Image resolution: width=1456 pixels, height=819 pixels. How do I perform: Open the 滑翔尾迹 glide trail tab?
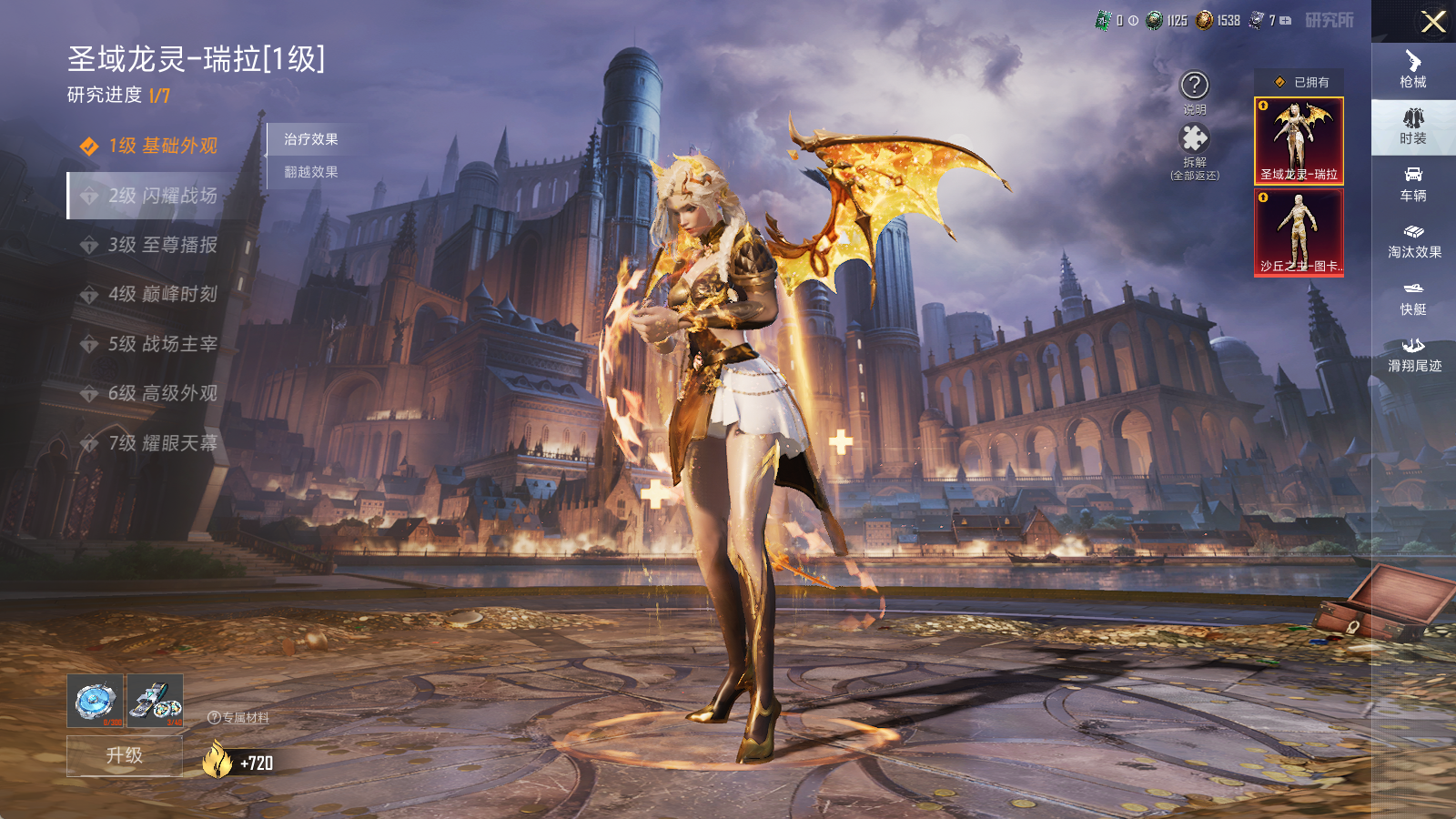click(x=1413, y=354)
